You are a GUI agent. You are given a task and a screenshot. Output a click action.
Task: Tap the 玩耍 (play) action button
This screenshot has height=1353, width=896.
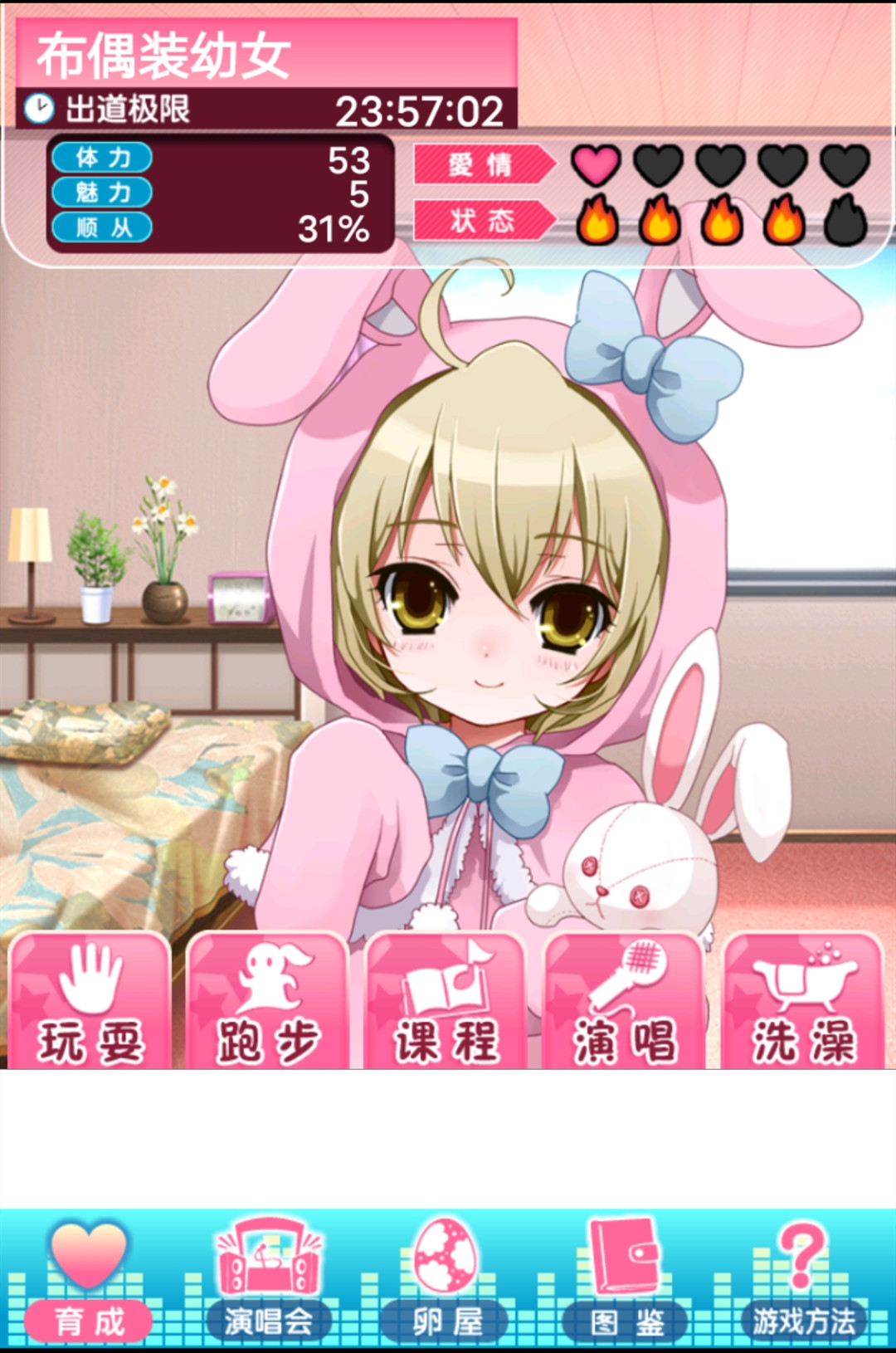coord(90,1002)
